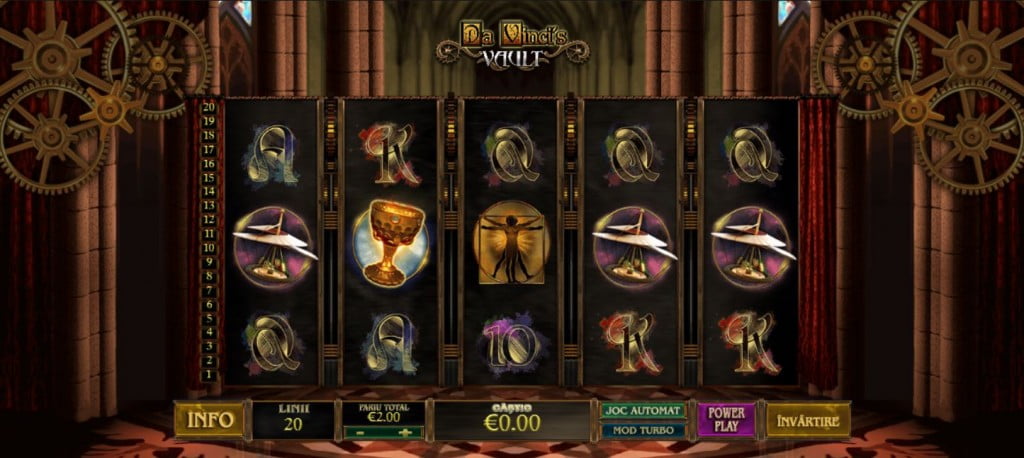Select payline number 15
Image resolution: width=1024 pixels, height=458 pixels.
click(x=209, y=176)
